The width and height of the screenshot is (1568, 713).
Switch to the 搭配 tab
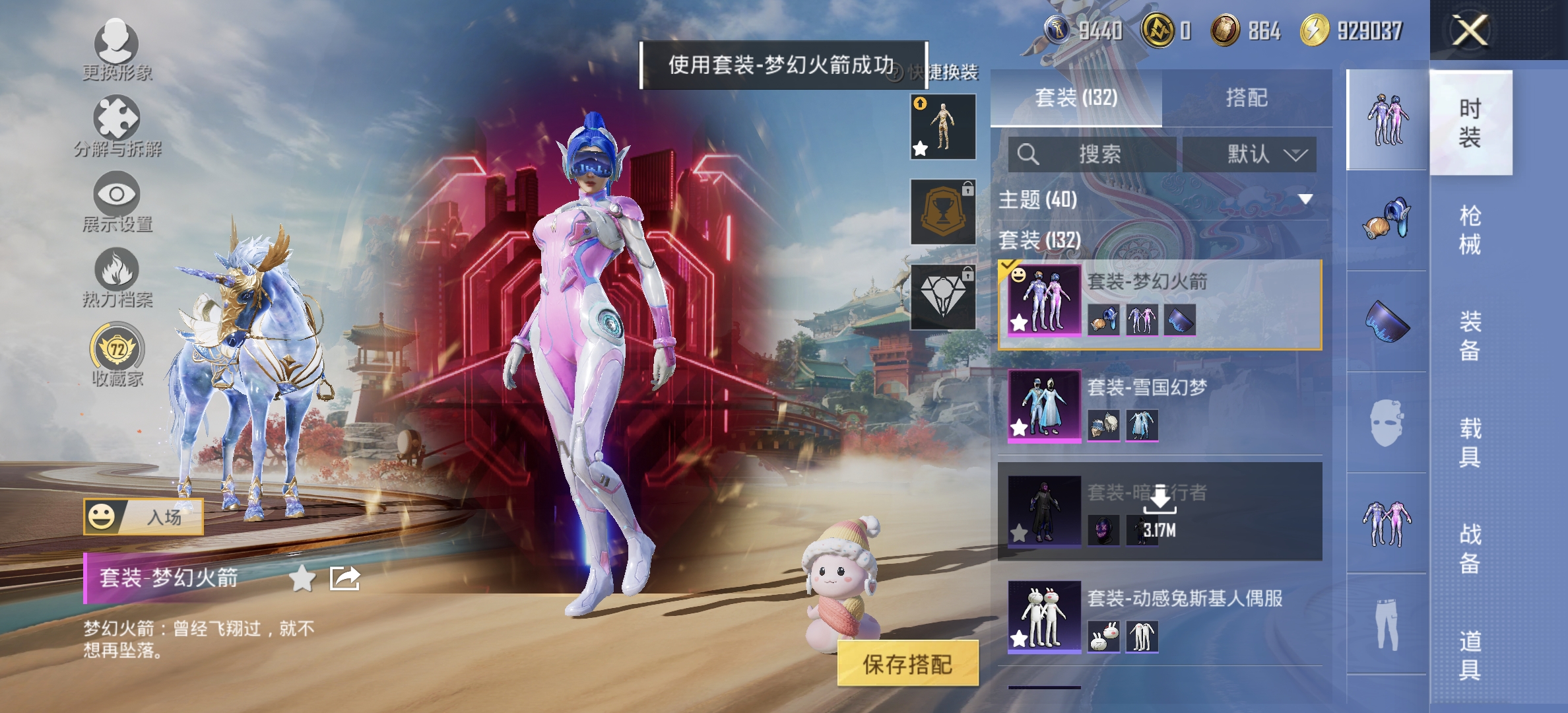point(1247,98)
